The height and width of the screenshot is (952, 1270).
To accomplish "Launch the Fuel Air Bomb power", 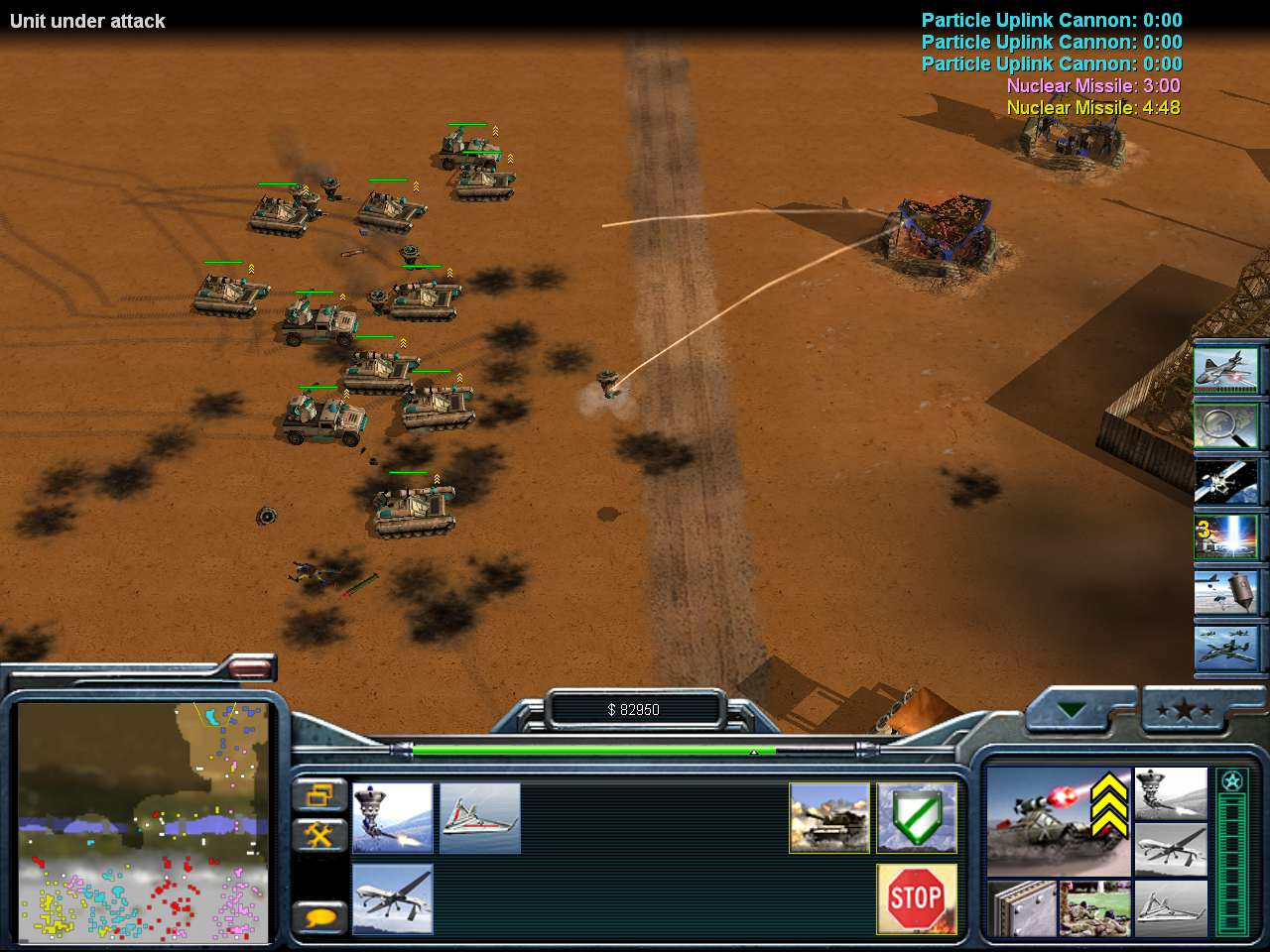I will pyautogui.click(x=1226, y=593).
